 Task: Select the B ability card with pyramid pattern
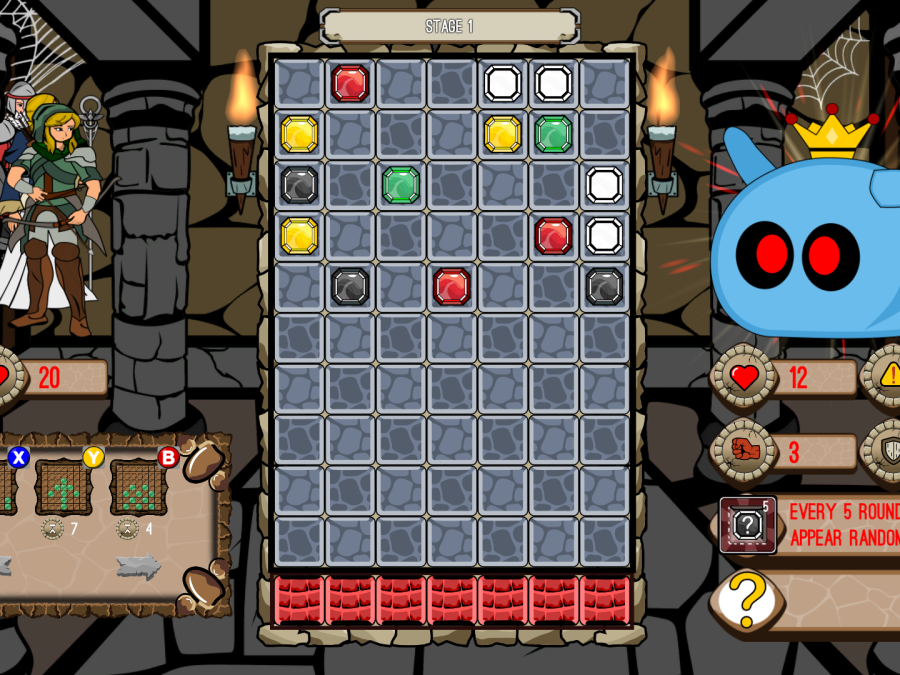pyautogui.click(x=138, y=487)
